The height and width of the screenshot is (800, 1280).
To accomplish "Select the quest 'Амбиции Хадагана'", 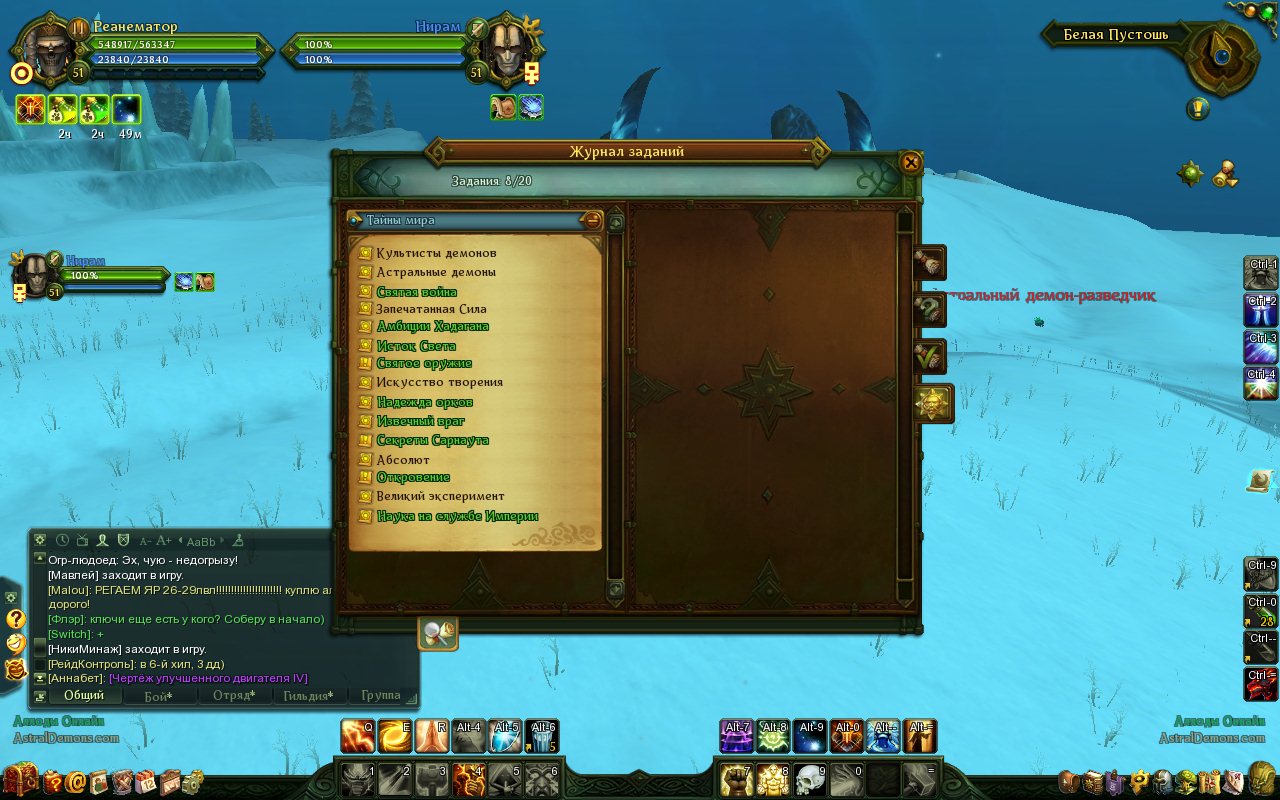I will pyautogui.click(x=433, y=326).
